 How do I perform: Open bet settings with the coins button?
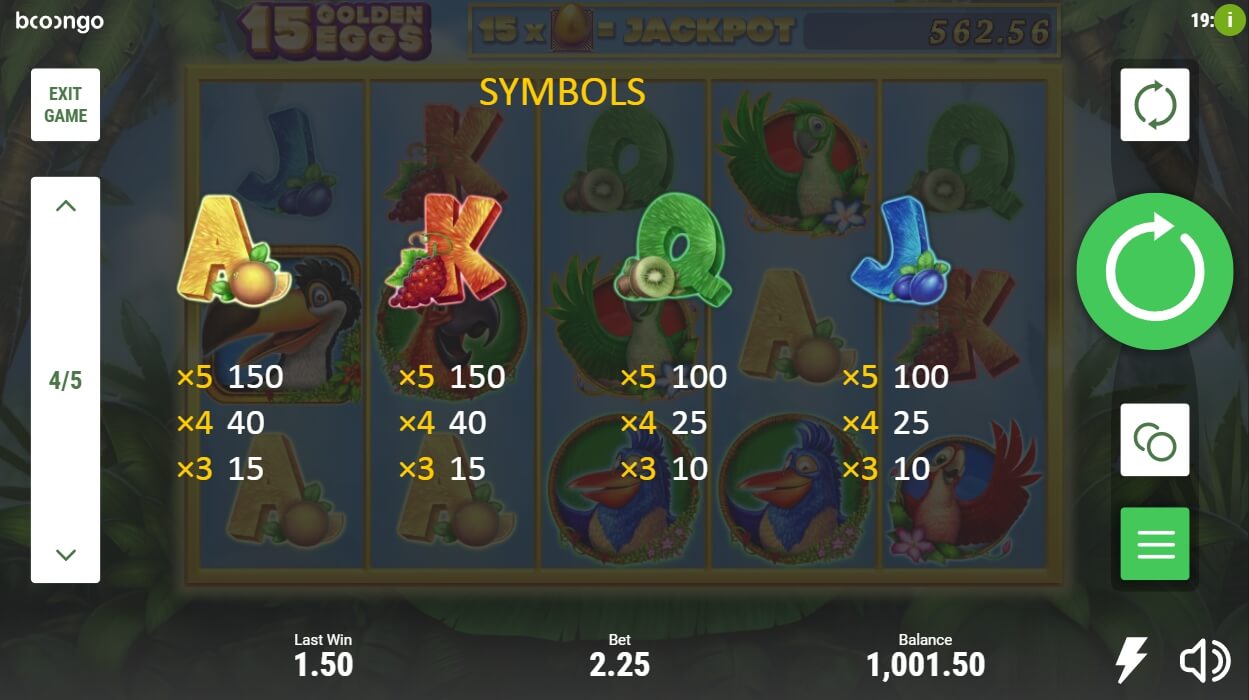click(x=1154, y=440)
